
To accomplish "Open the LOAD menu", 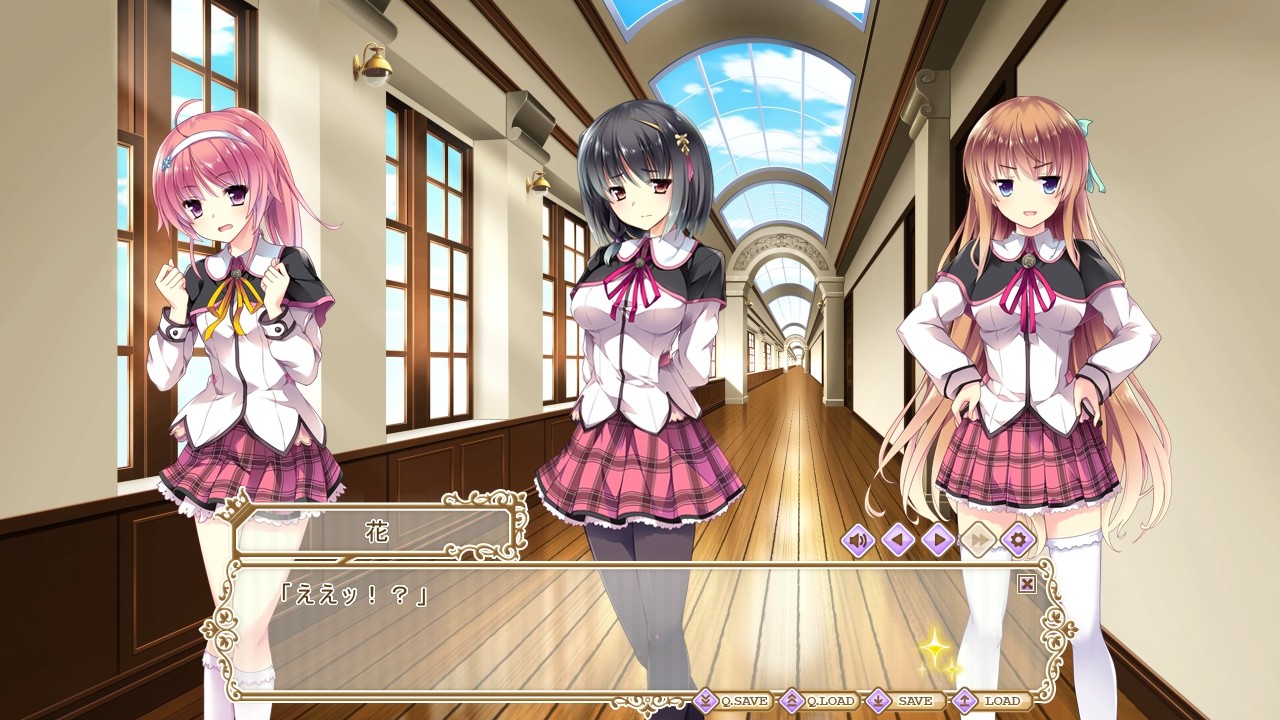I will [x=990, y=701].
